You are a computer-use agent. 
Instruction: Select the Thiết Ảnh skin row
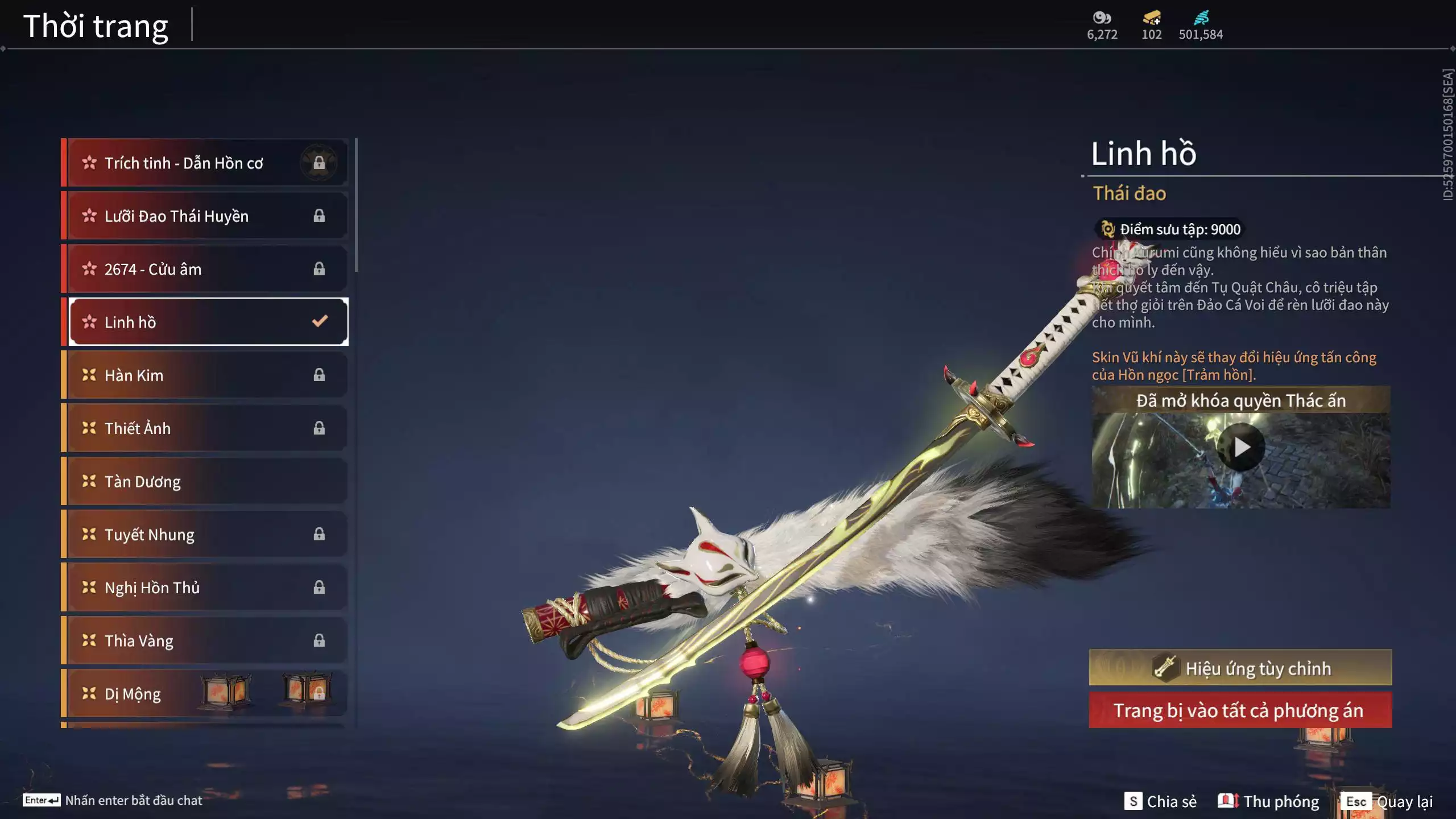(x=205, y=428)
